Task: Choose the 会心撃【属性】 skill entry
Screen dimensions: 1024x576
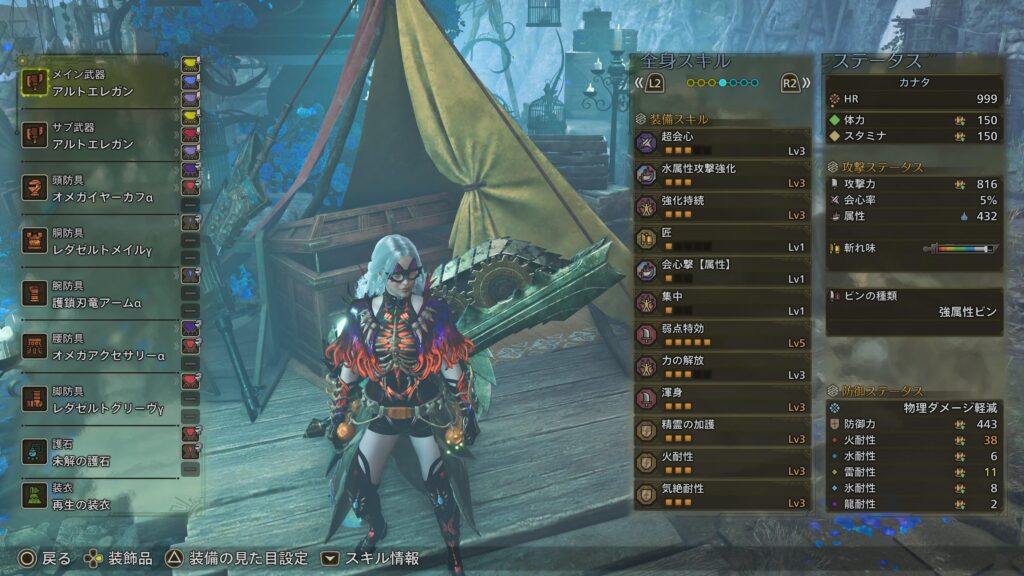Action: (721, 271)
